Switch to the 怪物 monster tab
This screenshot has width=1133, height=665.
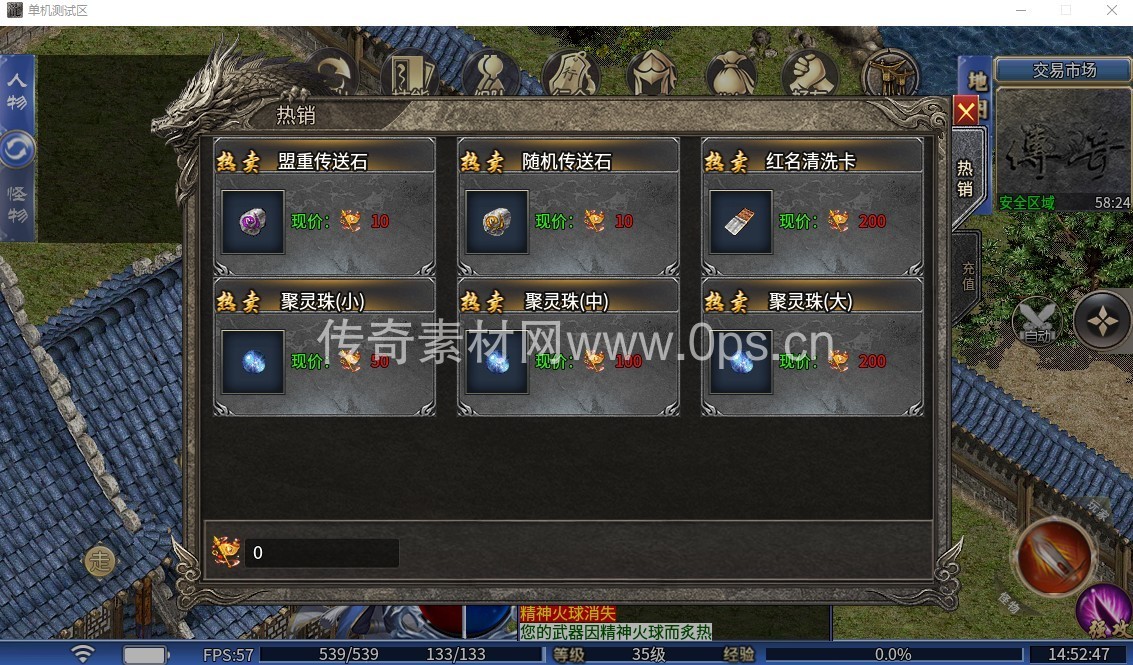(18, 204)
